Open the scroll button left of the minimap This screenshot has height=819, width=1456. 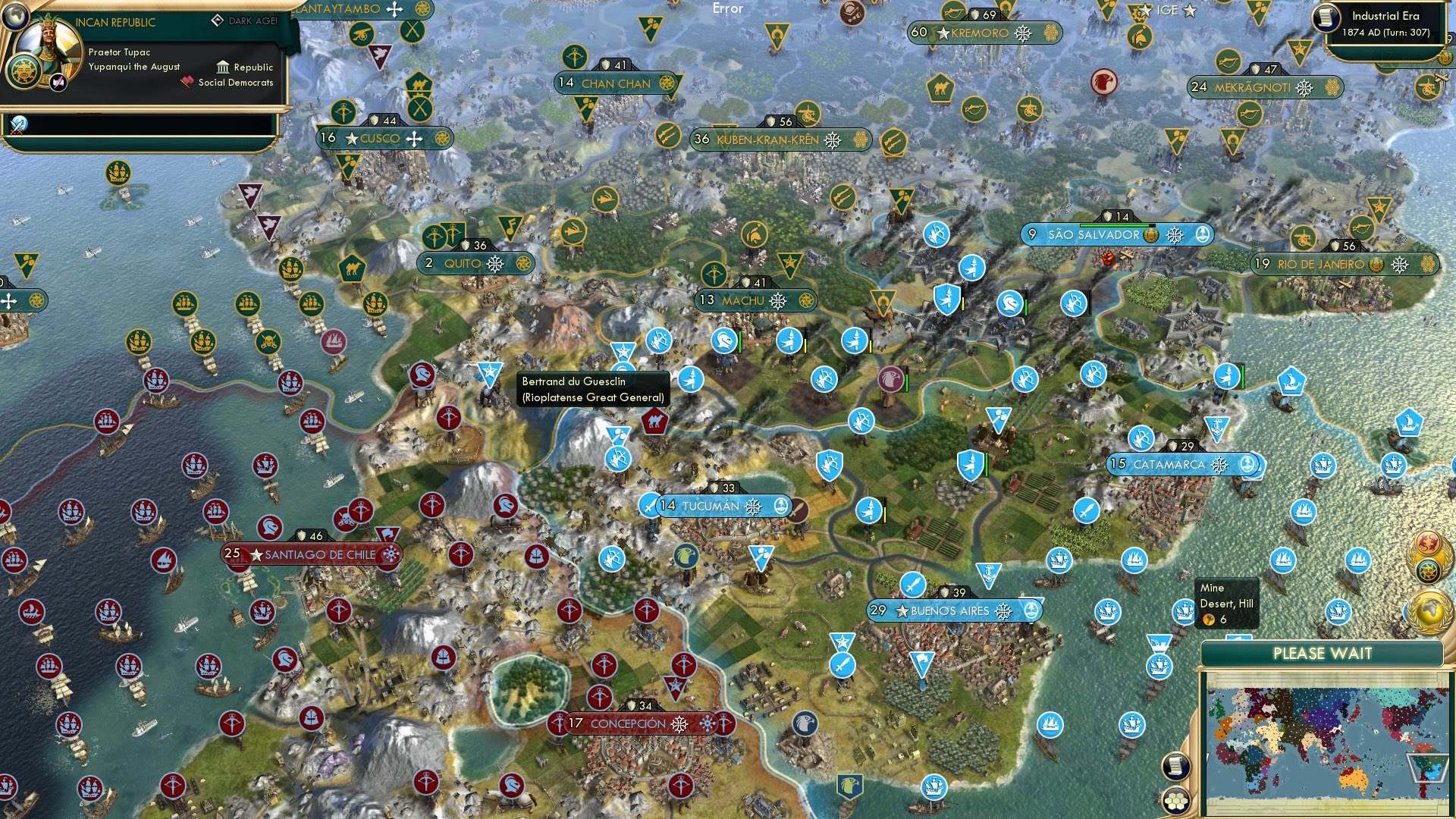pos(1174,766)
